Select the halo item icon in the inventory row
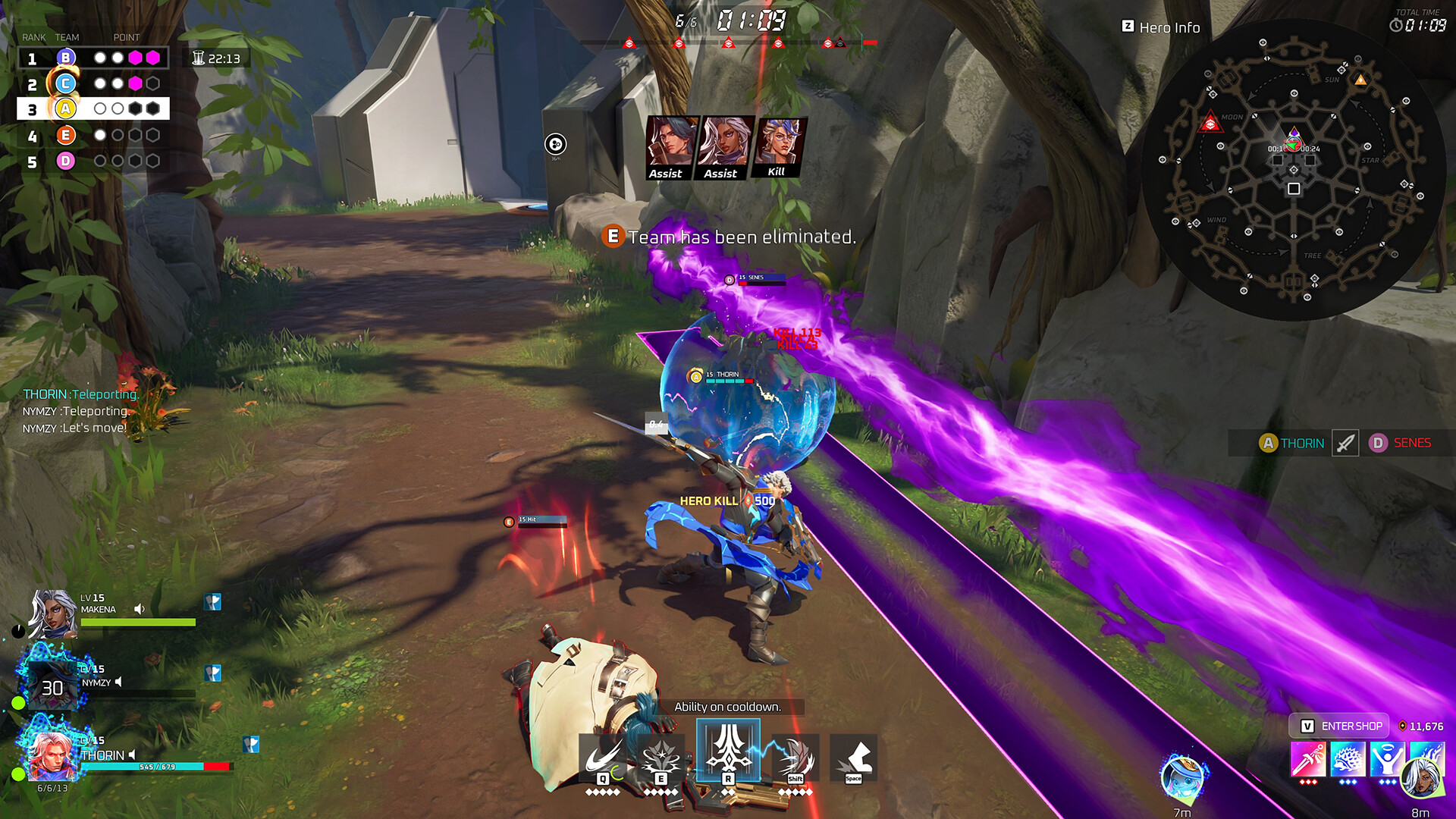This screenshot has height=819, width=1456. tap(1389, 761)
